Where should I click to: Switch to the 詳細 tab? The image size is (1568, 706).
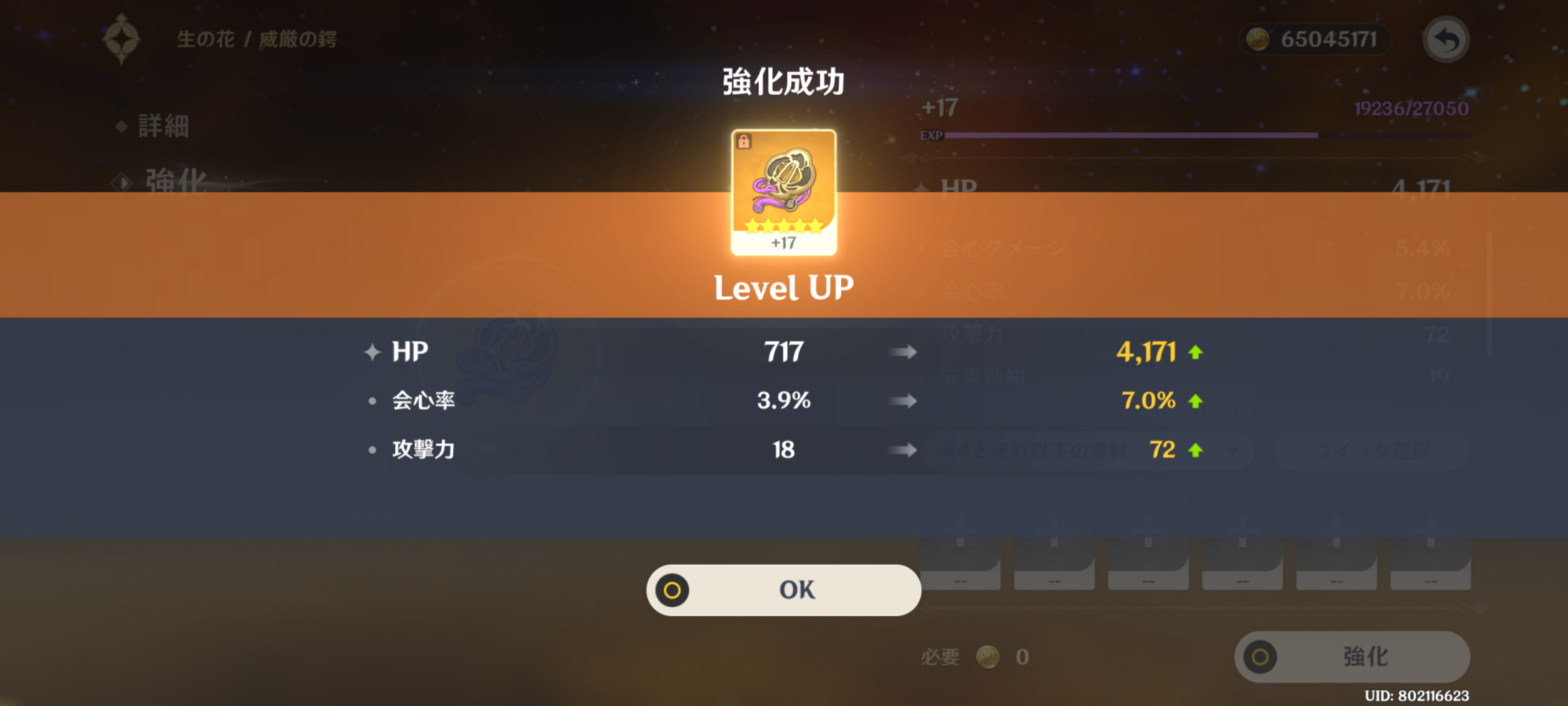point(163,127)
